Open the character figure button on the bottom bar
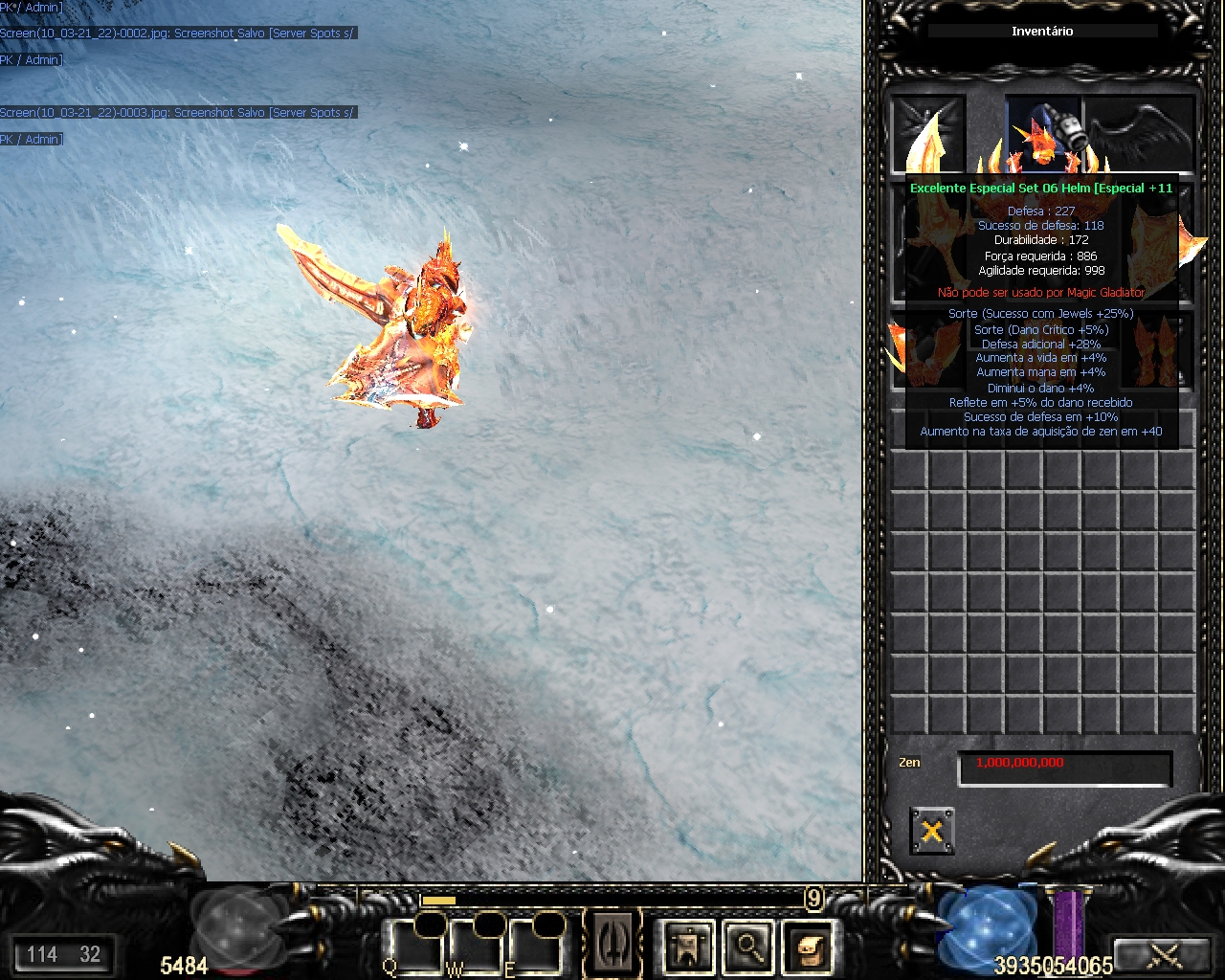1225x980 pixels. 688,947
